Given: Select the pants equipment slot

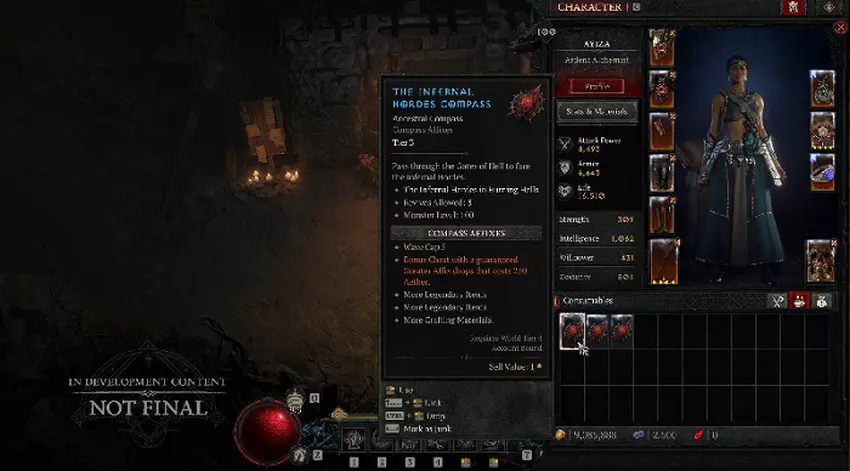Looking at the screenshot, I should click(x=662, y=173).
